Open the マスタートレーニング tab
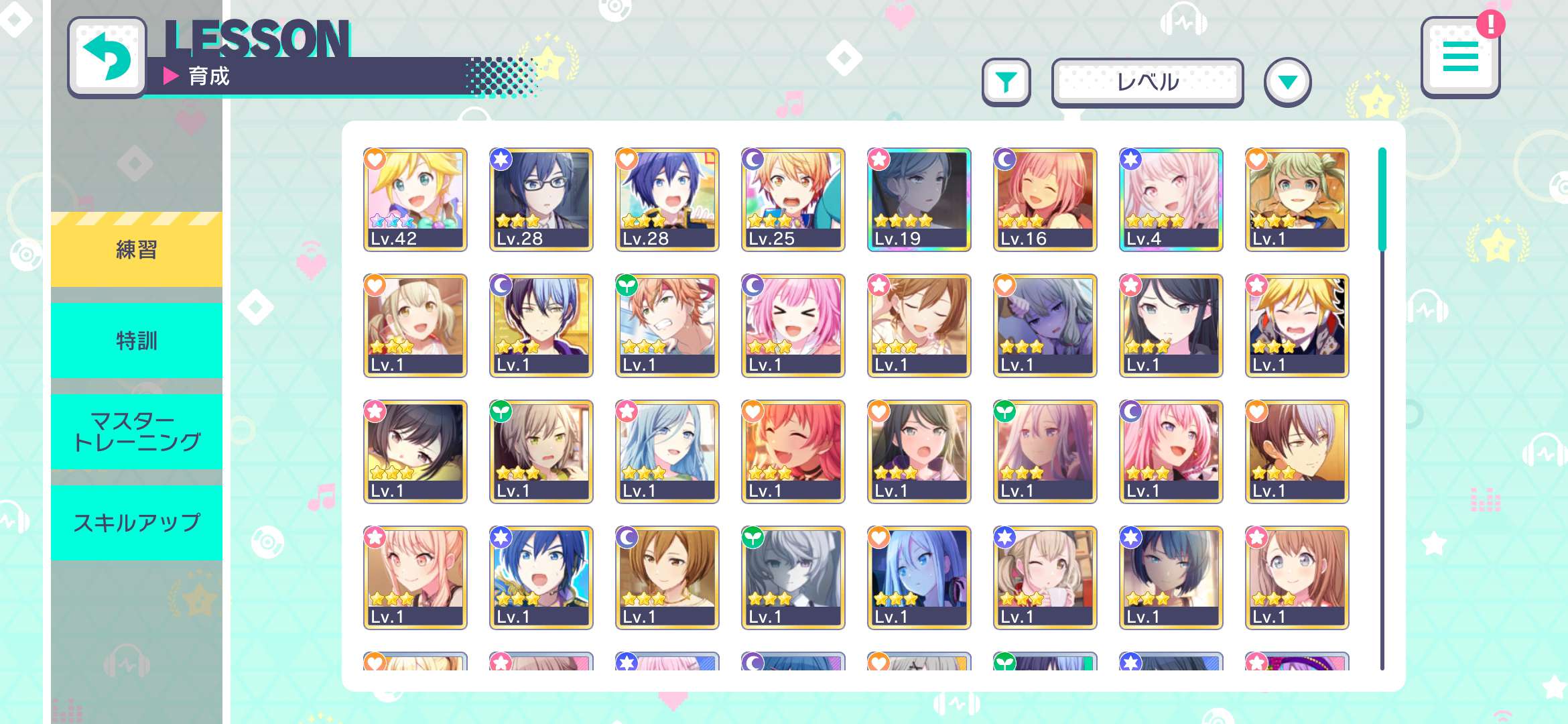Screen dimensions: 1568x724 (x=137, y=431)
